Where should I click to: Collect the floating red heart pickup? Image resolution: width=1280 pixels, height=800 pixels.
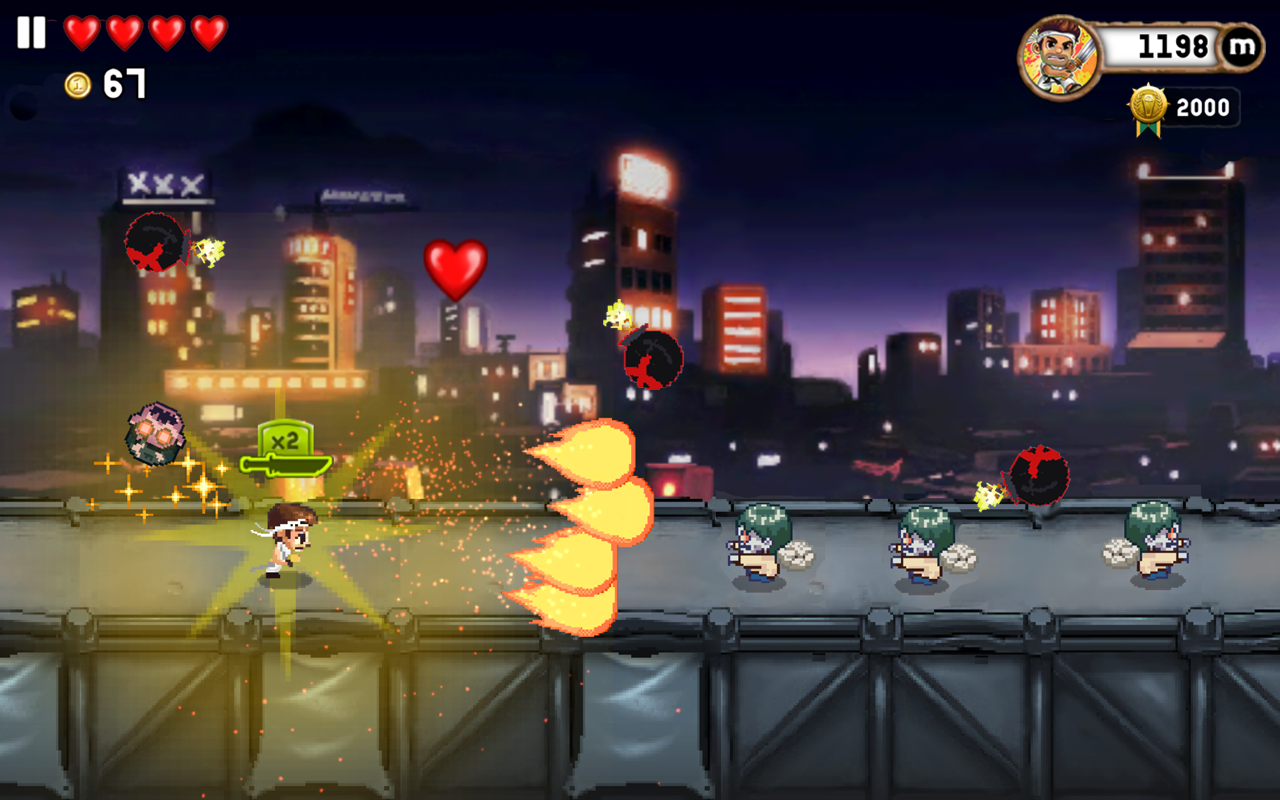pyautogui.click(x=458, y=269)
